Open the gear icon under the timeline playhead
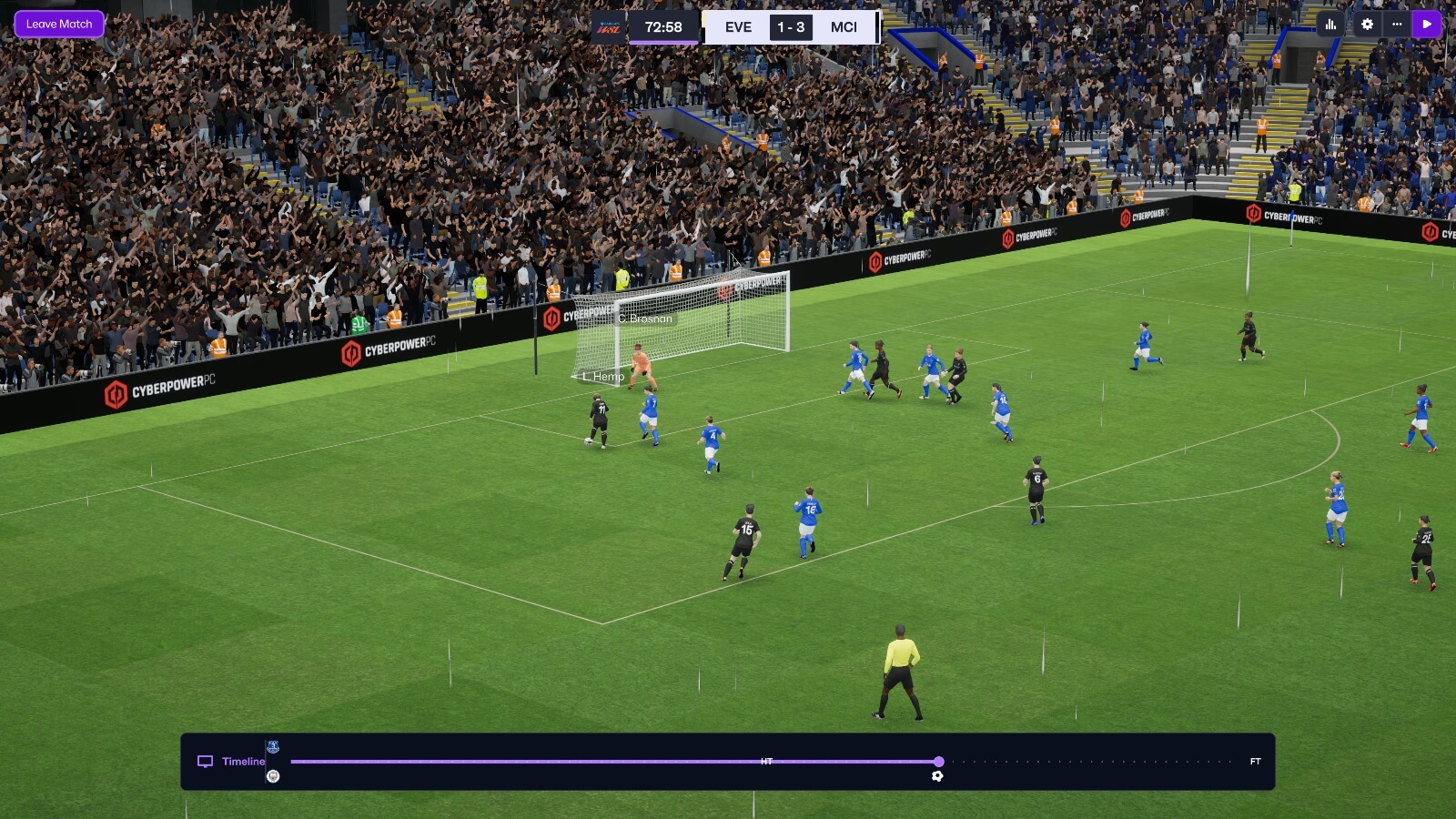This screenshot has width=1456, height=819. tap(936, 775)
